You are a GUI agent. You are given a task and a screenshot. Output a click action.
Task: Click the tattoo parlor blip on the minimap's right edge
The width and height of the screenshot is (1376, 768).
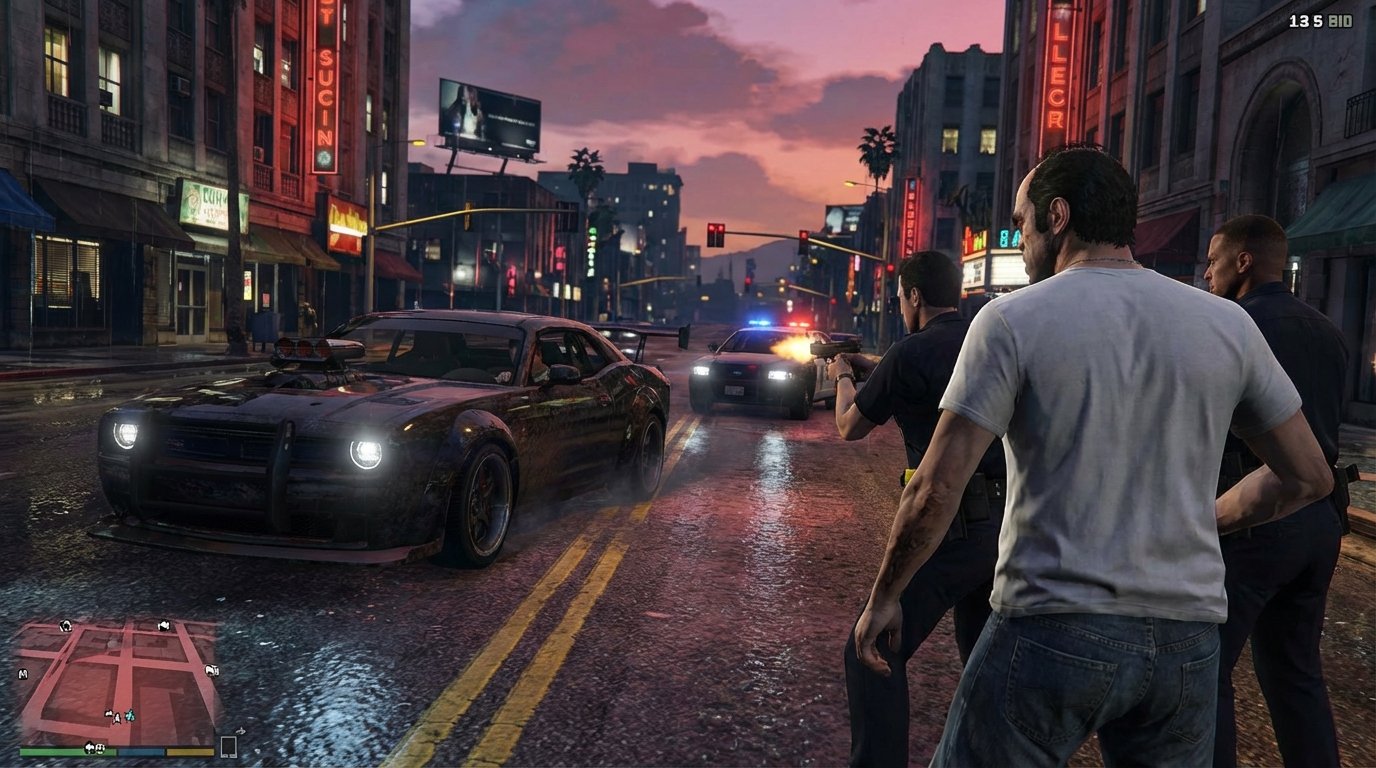[212, 670]
